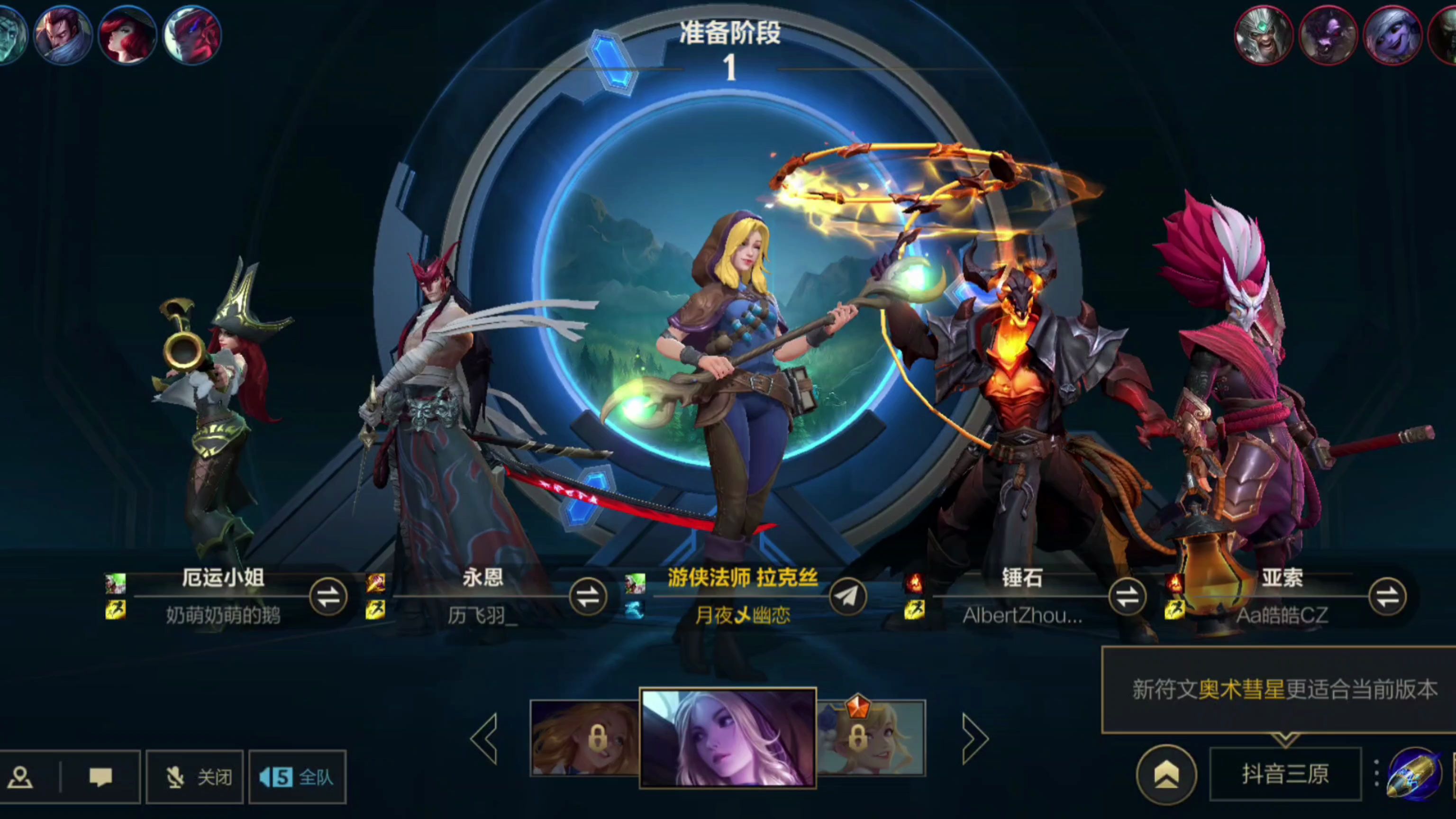Screen dimensions: 1456x819
Task: Choose the purple-haired Lux skin thumbnail
Action: coord(728,737)
